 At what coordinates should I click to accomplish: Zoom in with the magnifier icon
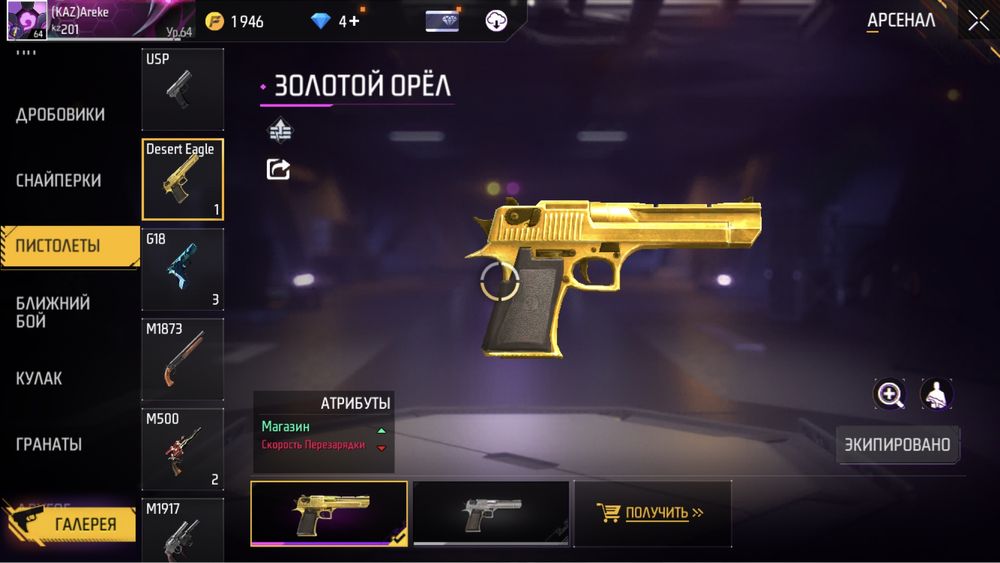pos(889,394)
